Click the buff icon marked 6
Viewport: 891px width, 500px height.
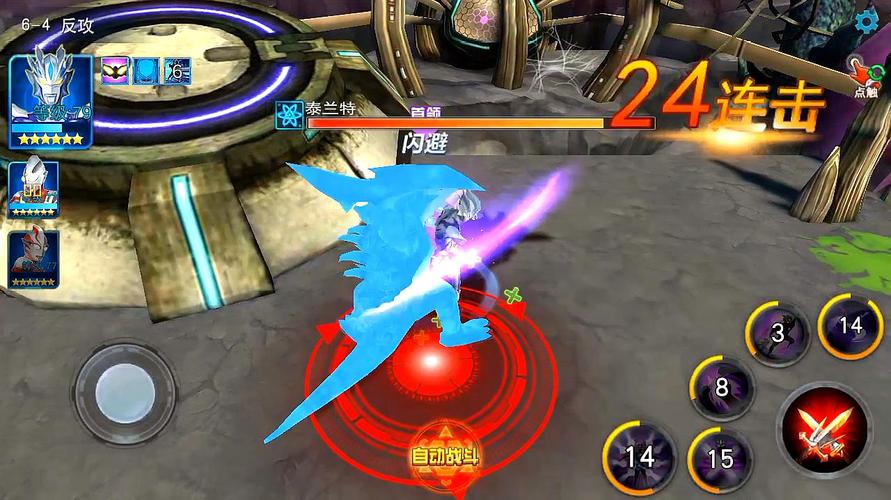click(x=177, y=71)
